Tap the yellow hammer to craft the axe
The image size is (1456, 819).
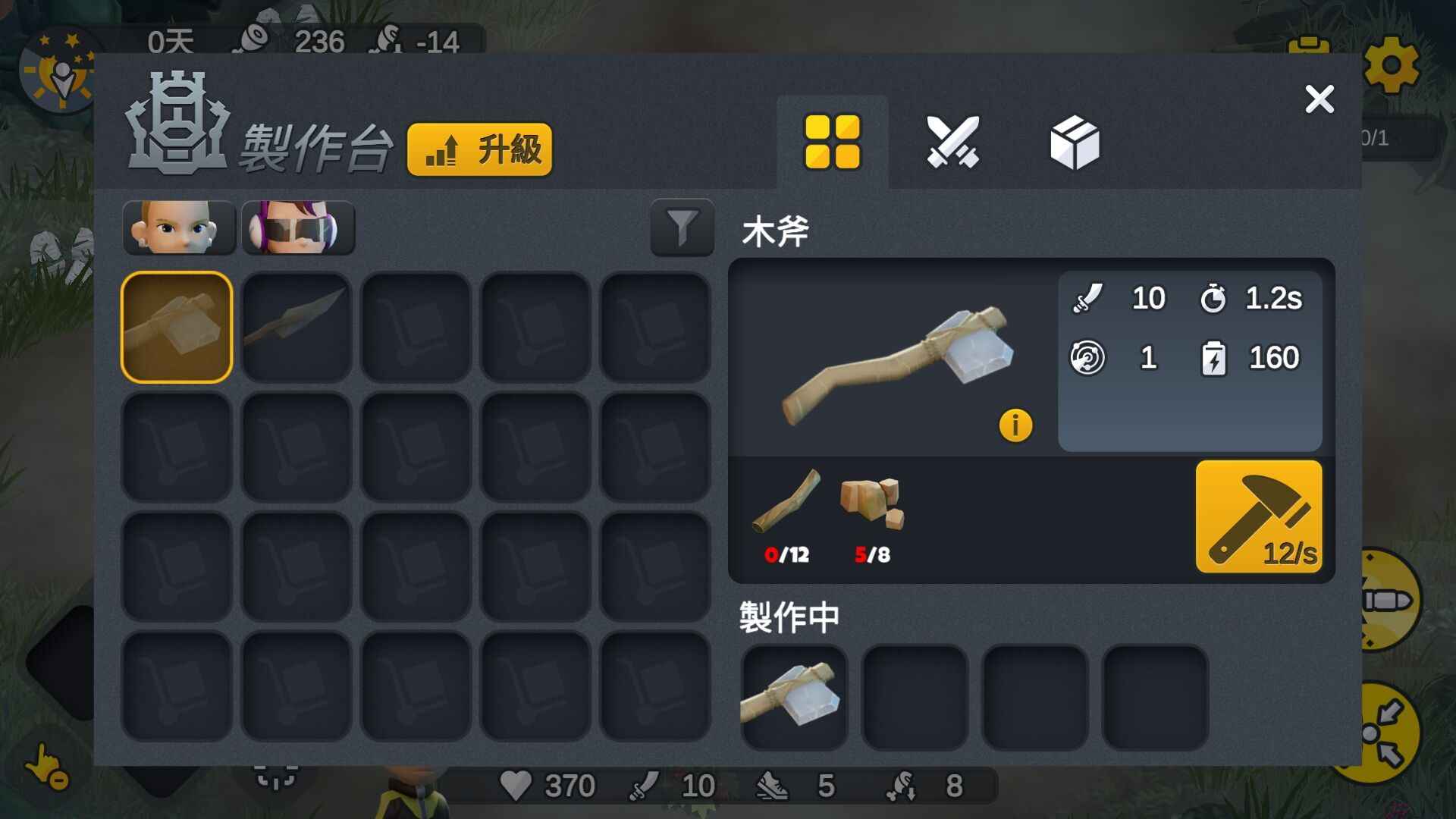[1260, 516]
